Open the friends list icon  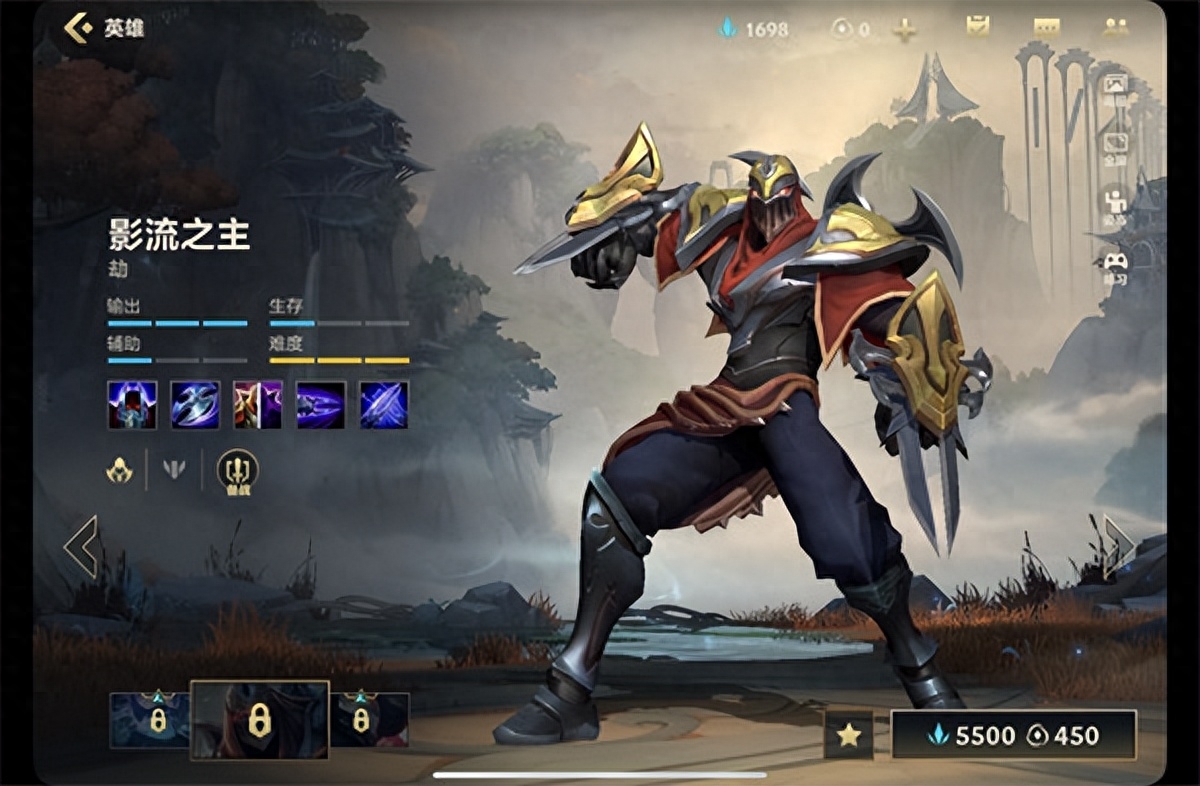(1115, 28)
